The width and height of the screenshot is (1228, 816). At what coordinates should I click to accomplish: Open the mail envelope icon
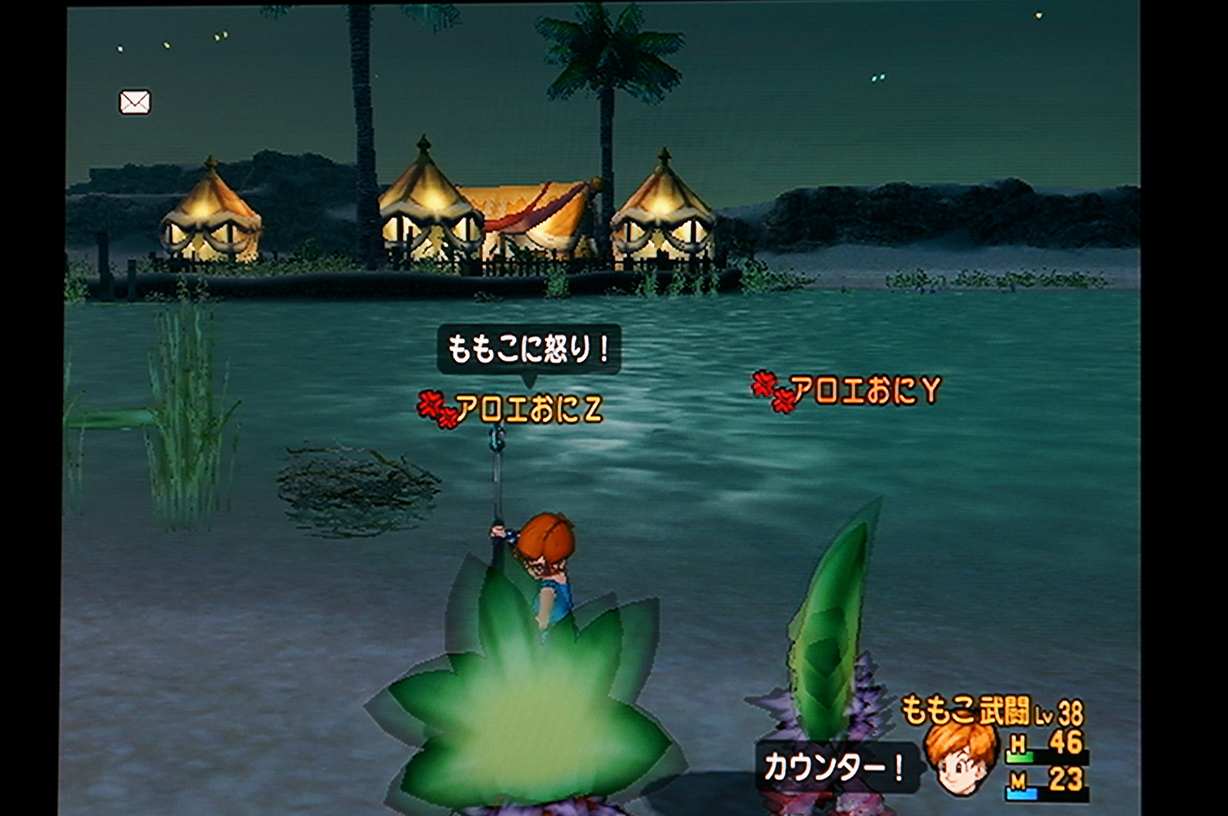[x=135, y=102]
